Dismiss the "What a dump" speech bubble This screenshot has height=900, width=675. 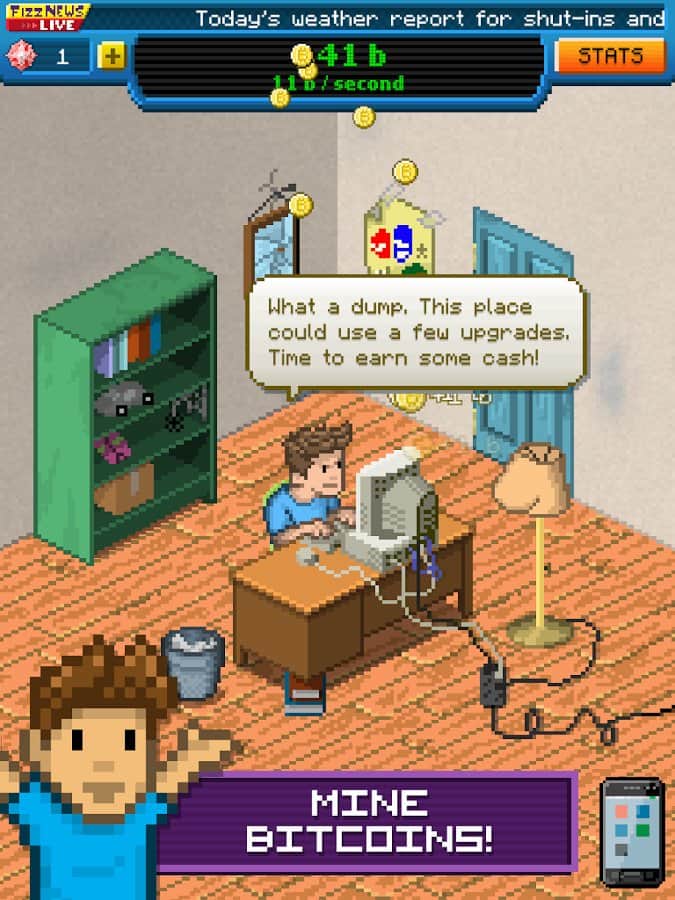415,331
